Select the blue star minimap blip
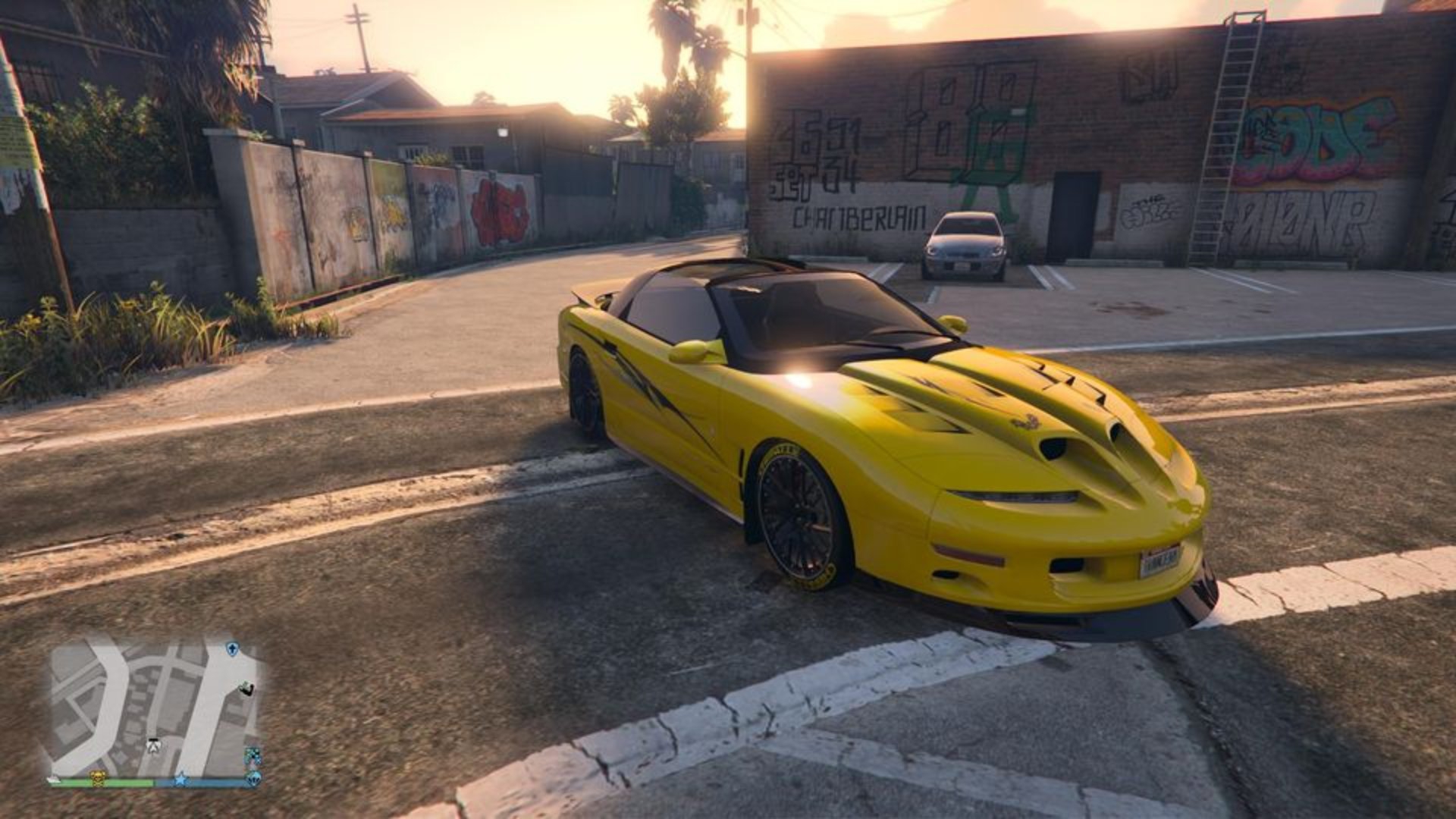Image resolution: width=1456 pixels, height=819 pixels. coord(180,779)
